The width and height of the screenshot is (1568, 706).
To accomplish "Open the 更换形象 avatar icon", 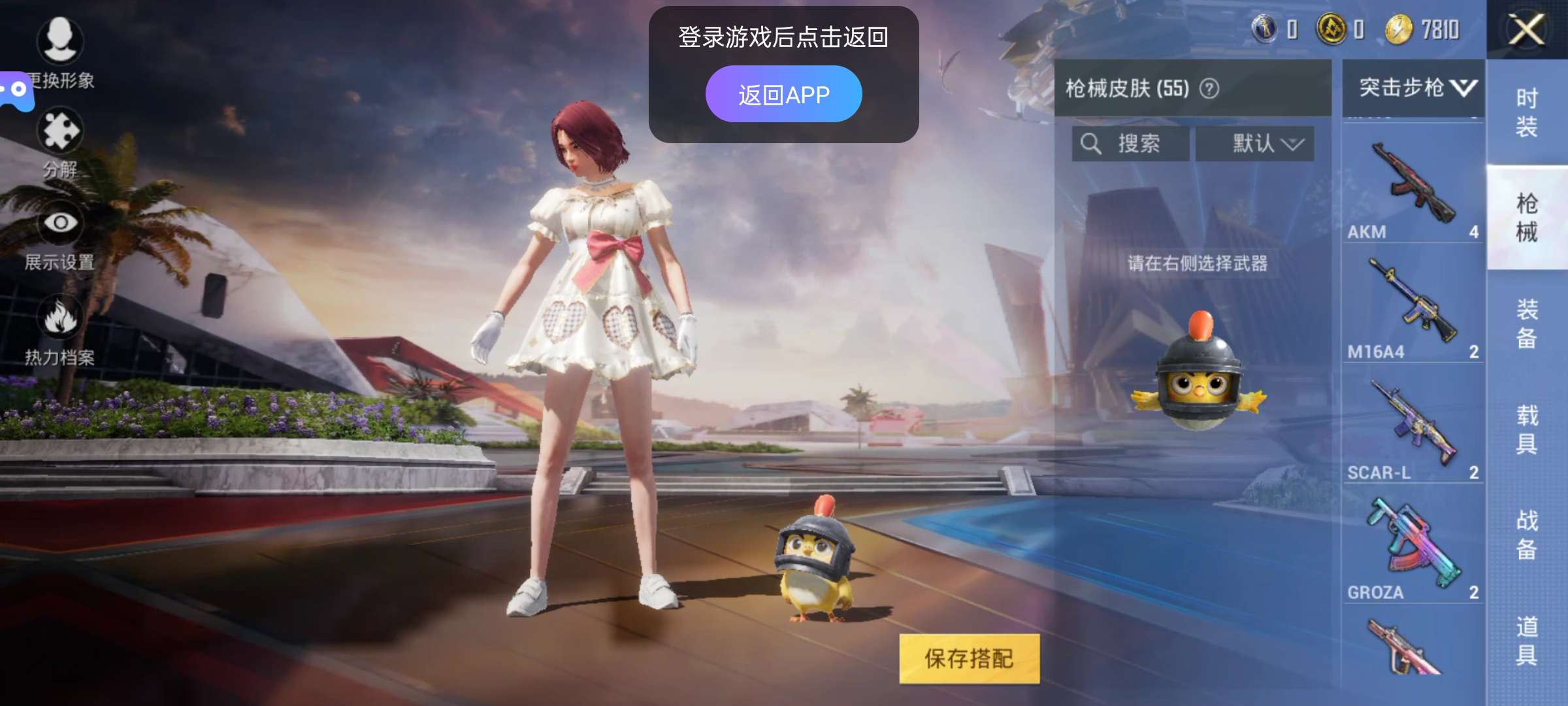I will (61, 41).
